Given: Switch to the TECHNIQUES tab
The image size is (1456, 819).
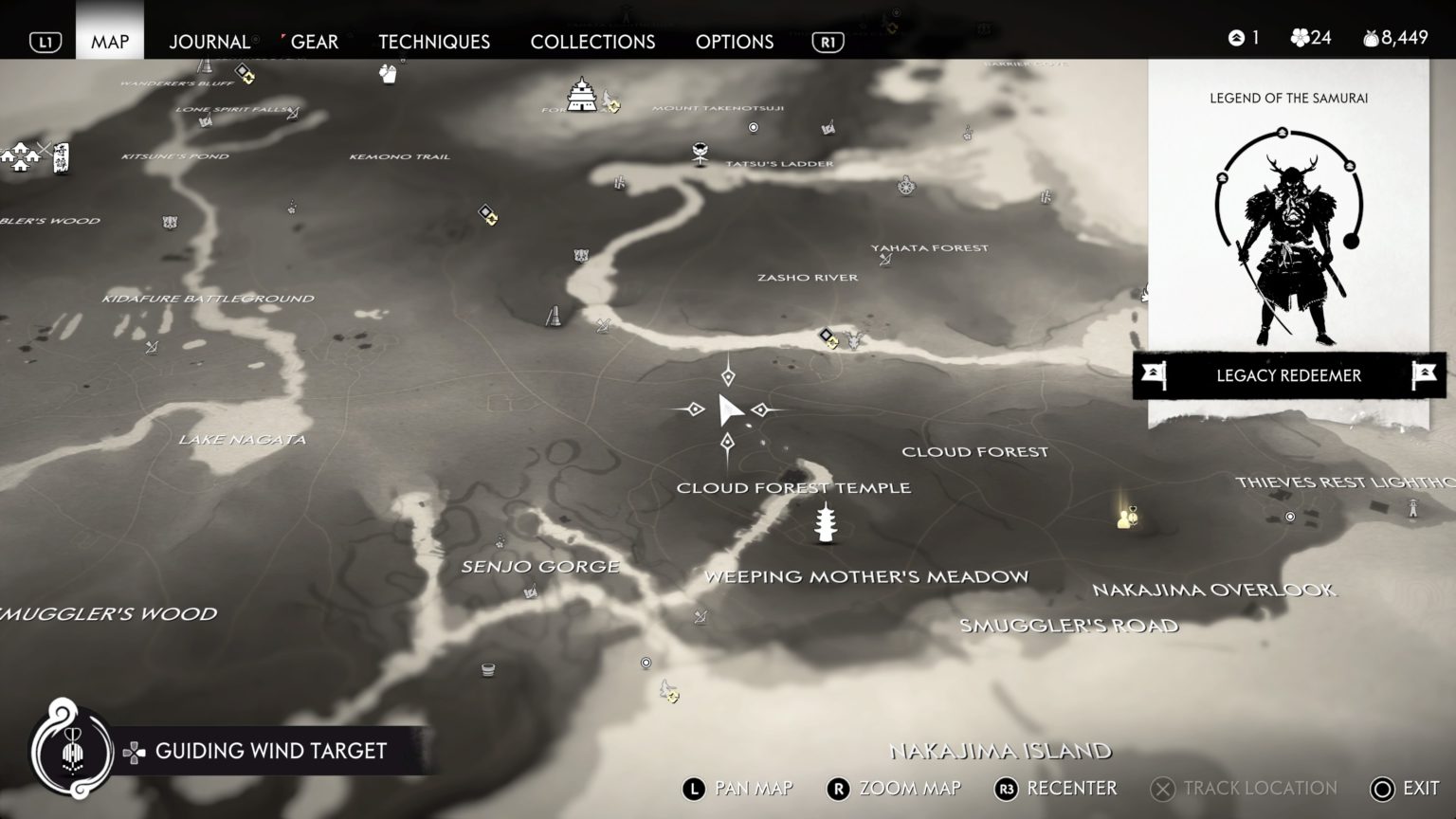Looking at the screenshot, I should (434, 42).
